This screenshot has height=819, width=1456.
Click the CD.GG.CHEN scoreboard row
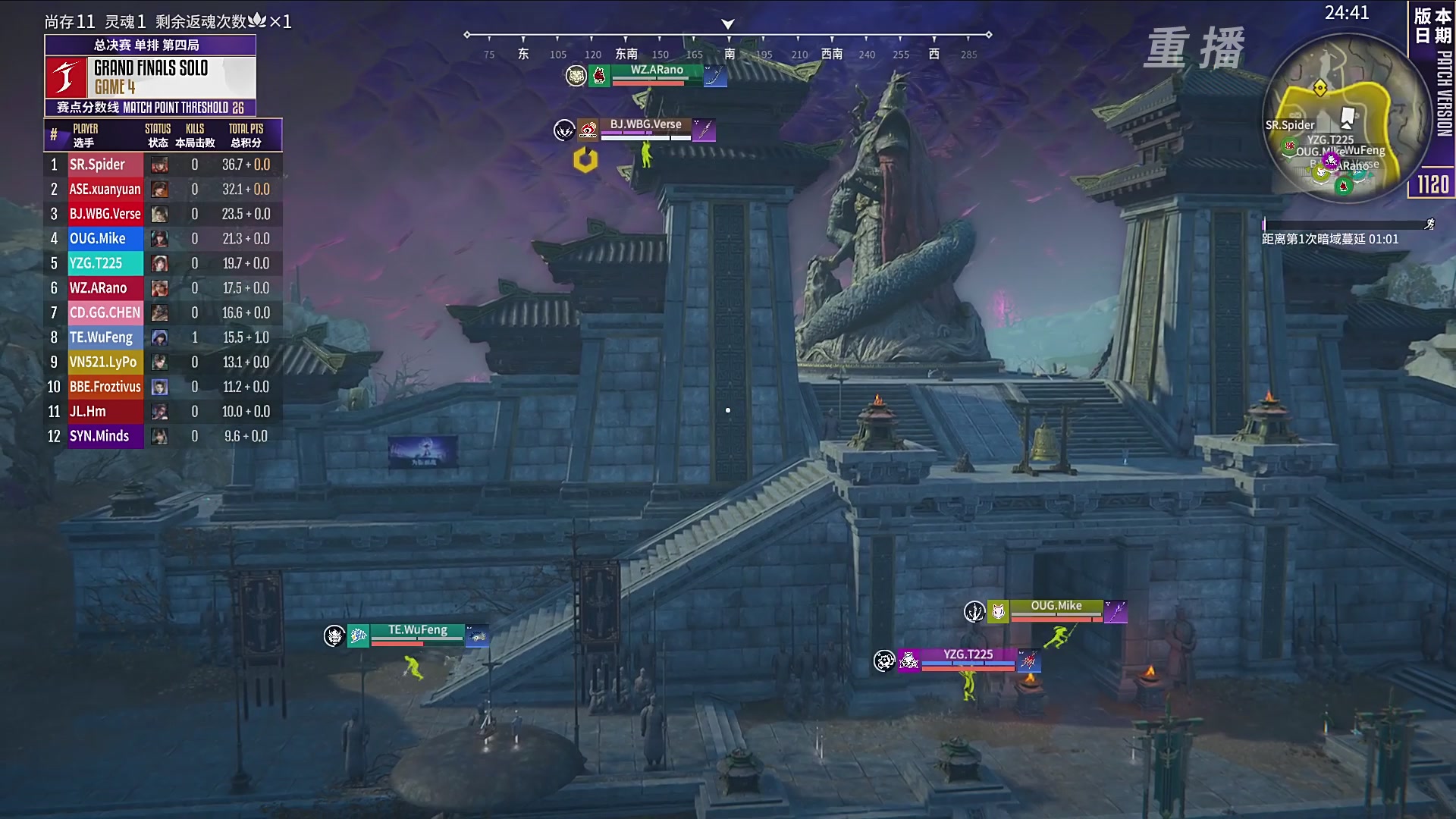(x=163, y=312)
